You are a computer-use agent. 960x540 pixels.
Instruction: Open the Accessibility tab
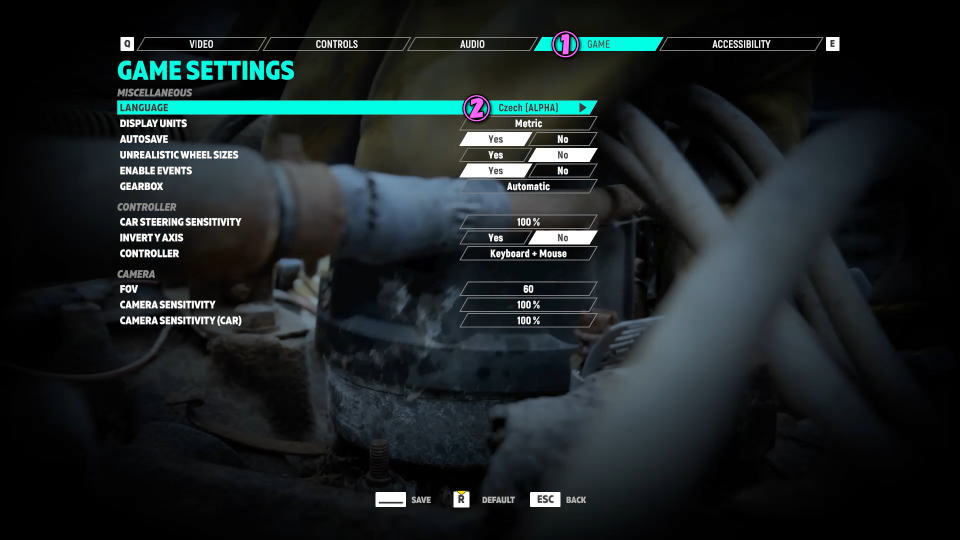741,44
